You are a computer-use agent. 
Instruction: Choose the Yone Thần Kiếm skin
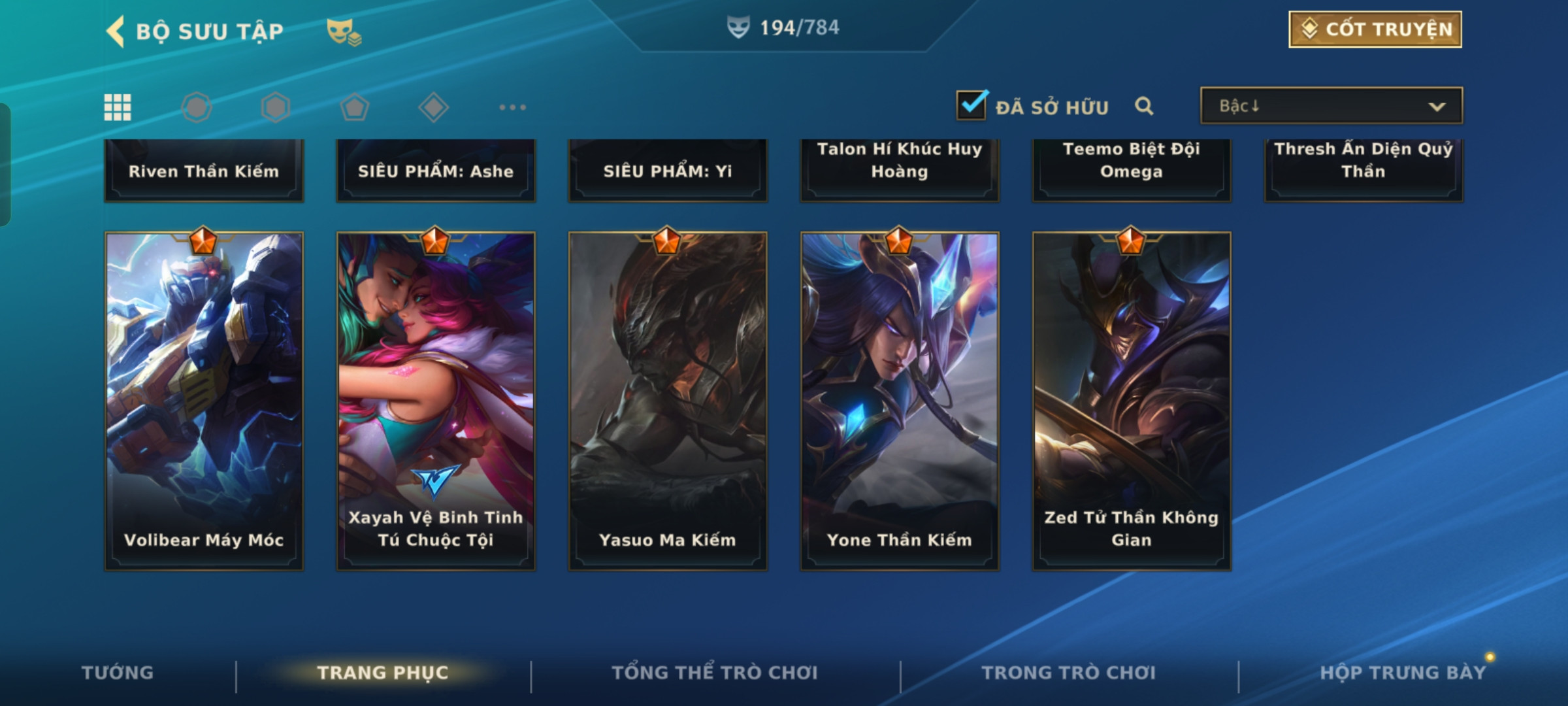(x=900, y=400)
